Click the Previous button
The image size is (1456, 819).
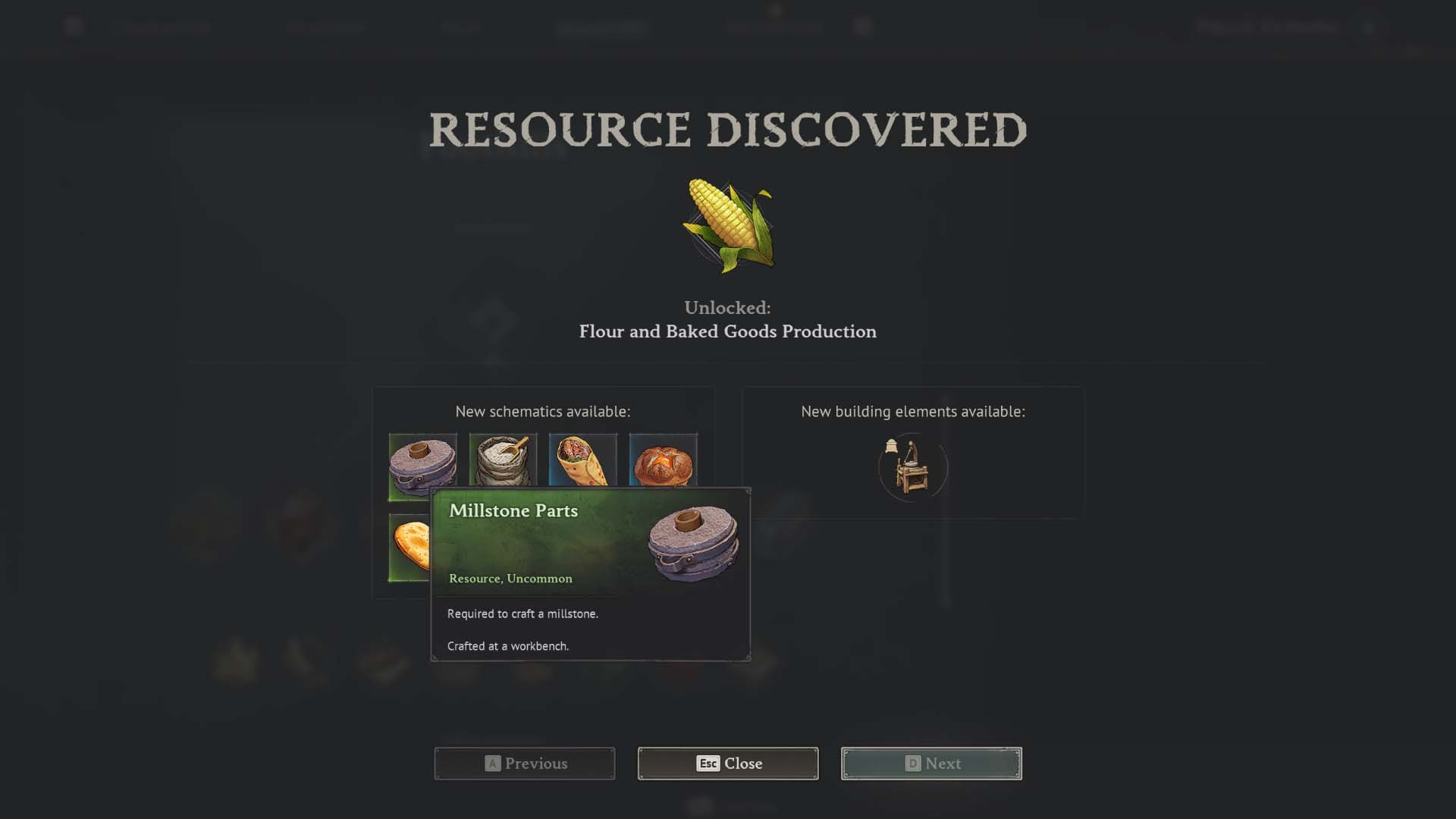[x=524, y=764]
